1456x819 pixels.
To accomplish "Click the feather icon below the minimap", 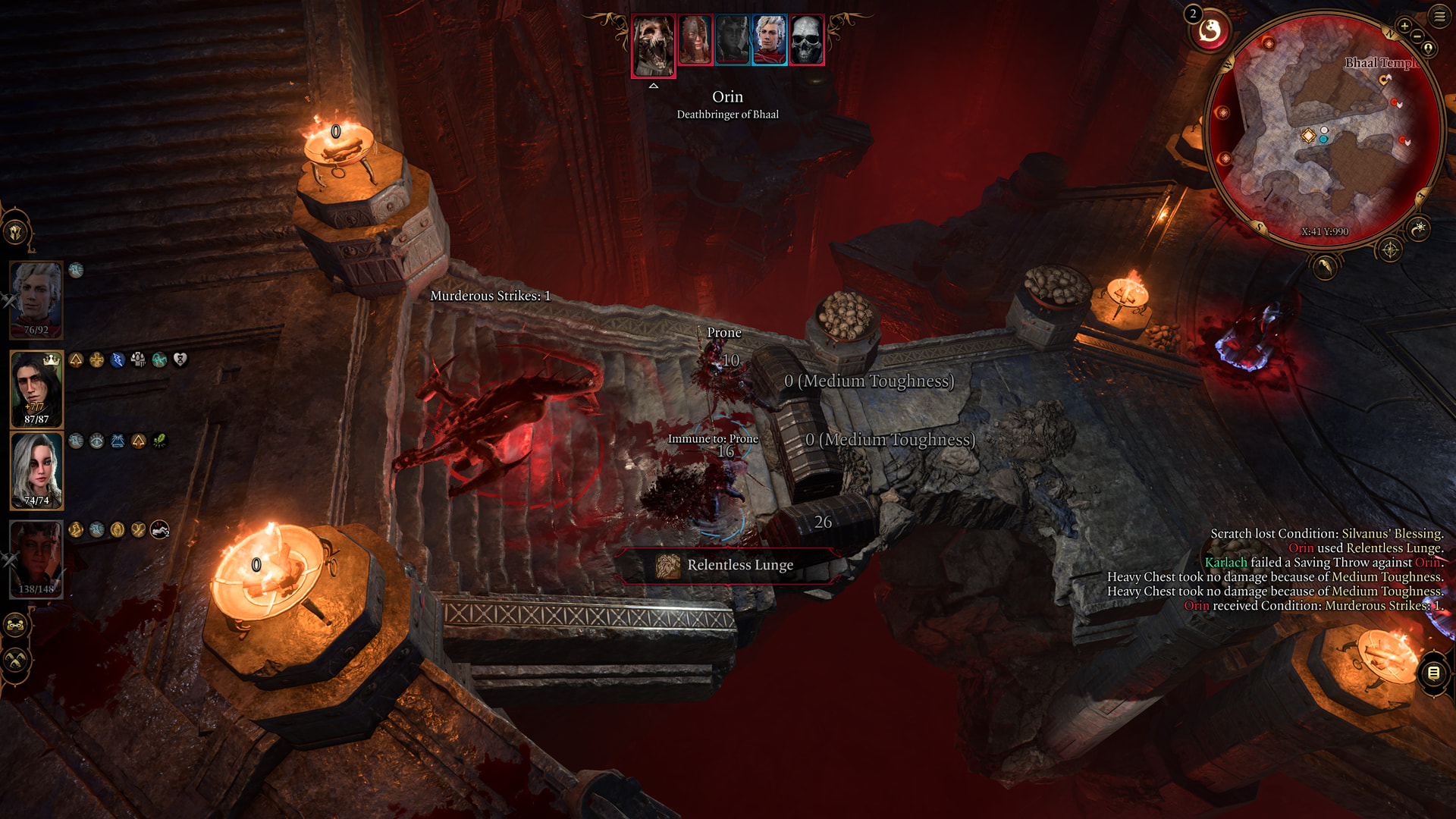I will (1324, 266).
